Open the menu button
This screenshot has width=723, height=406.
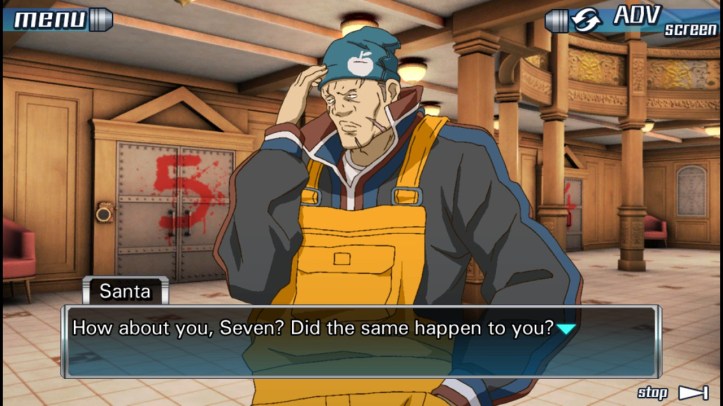(x=58, y=18)
